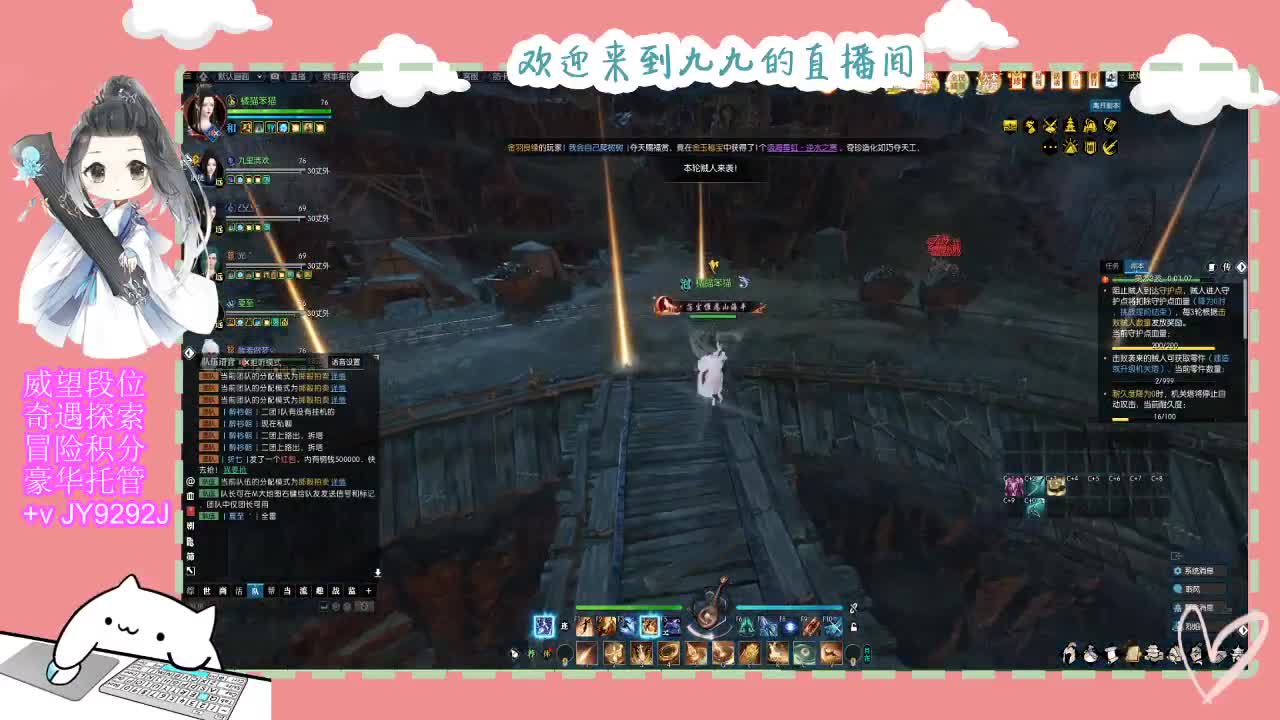The width and height of the screenshot is (1280, 720).
Task: Click the teammate health bar of 九里浮欢
Action: [262, 170]
